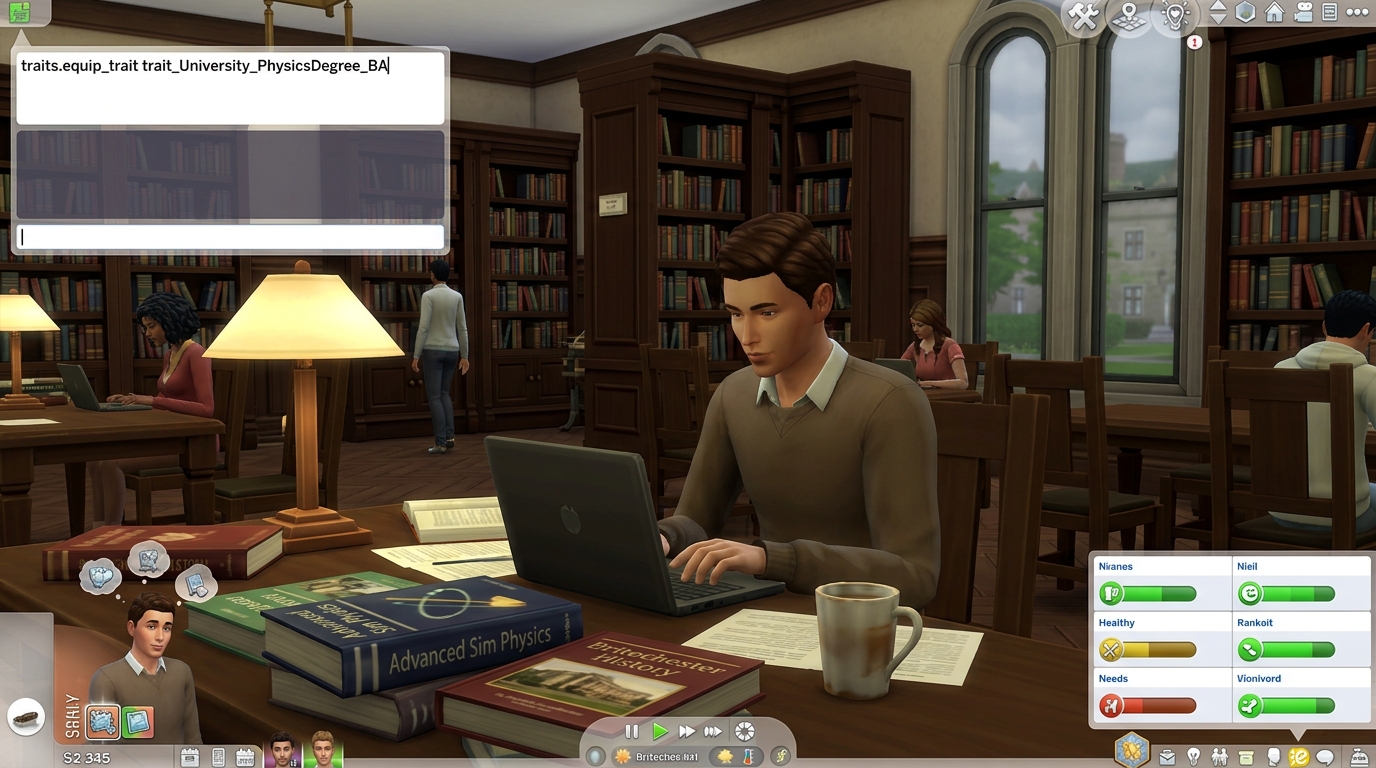
Task: Open the options menu via ellipsis icon
Action: 1357,13
